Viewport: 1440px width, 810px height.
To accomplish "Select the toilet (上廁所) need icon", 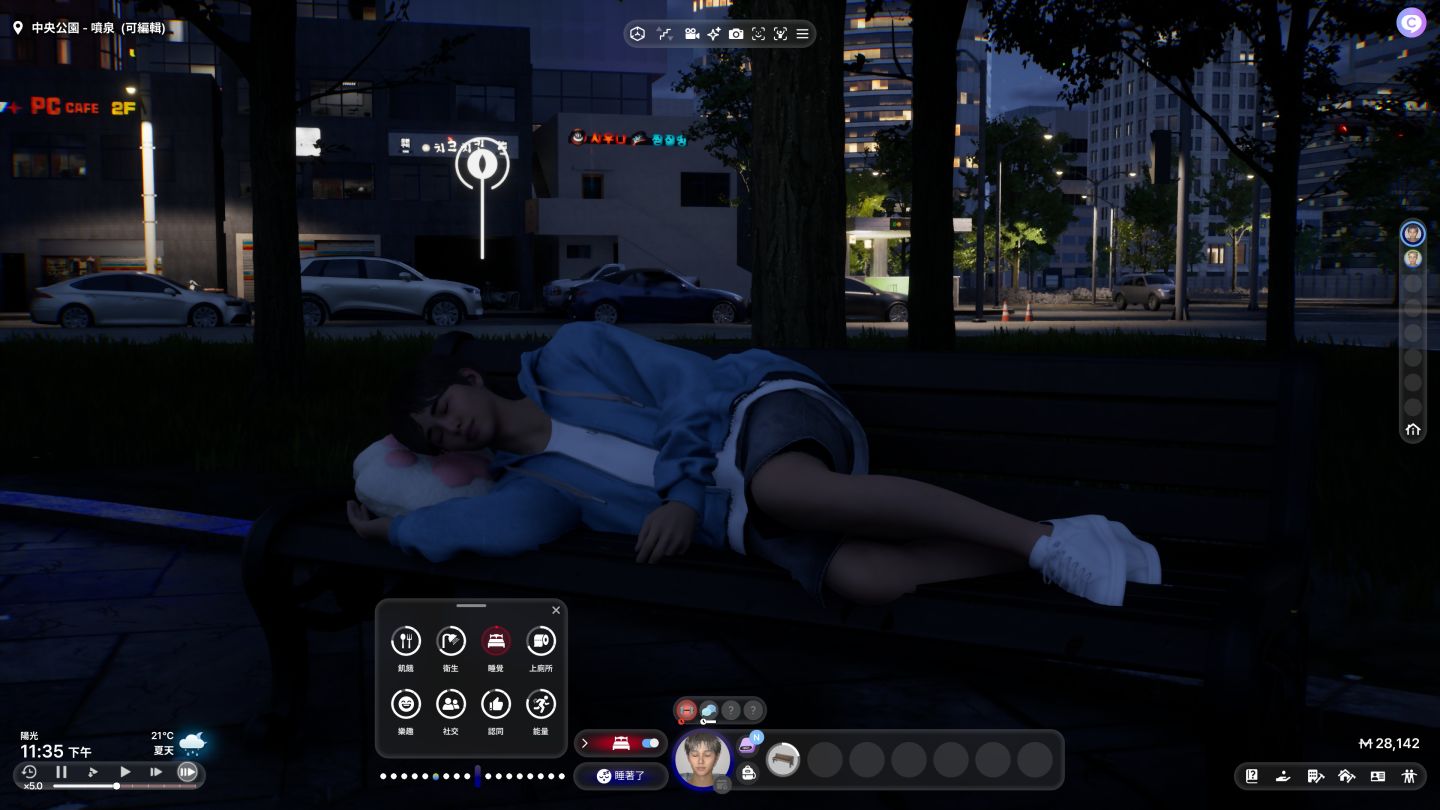I will (x=541, y=641).
